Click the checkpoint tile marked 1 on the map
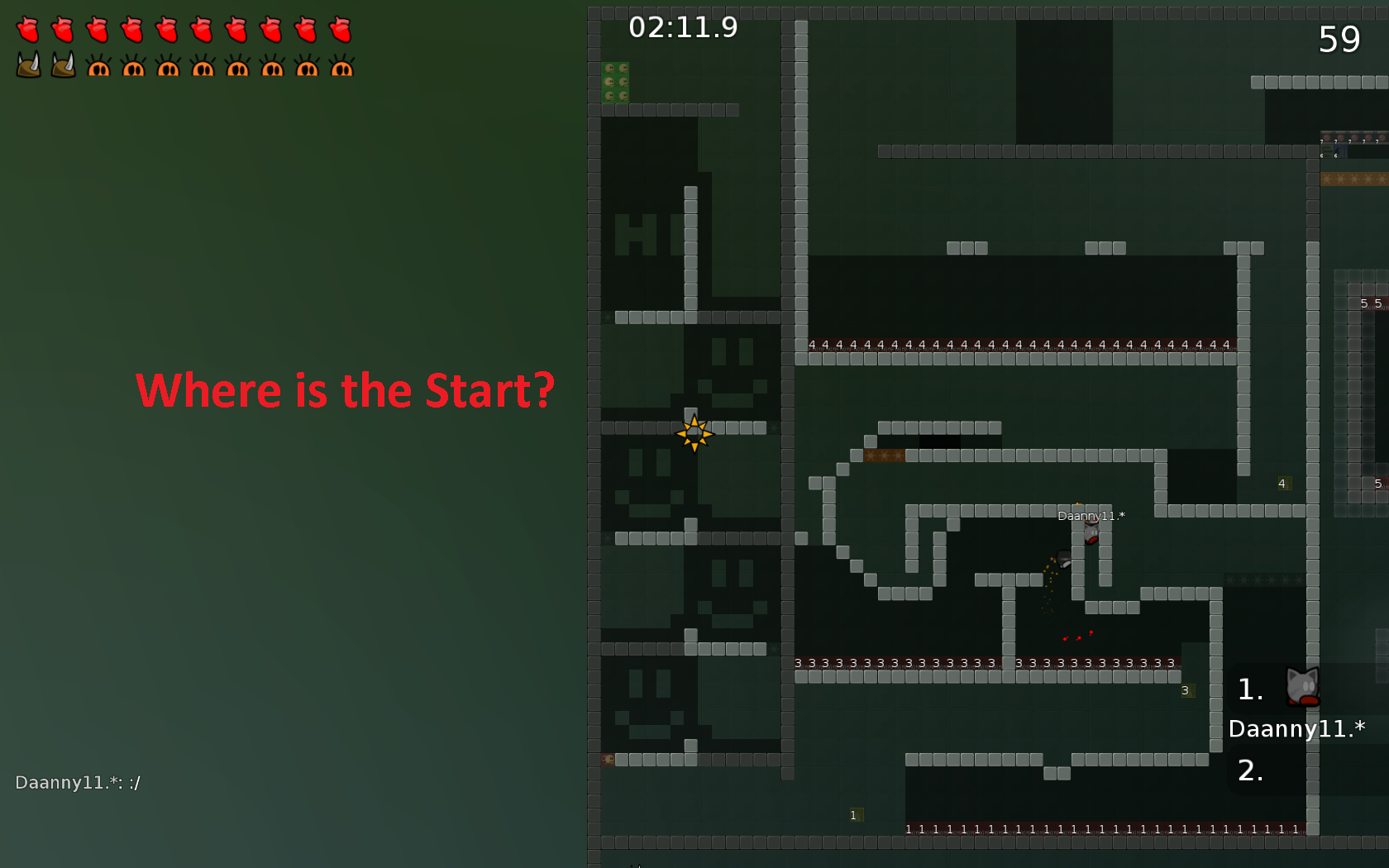Image resolution: width=1389 pixels, height=868 pixels. pos(854,814)
